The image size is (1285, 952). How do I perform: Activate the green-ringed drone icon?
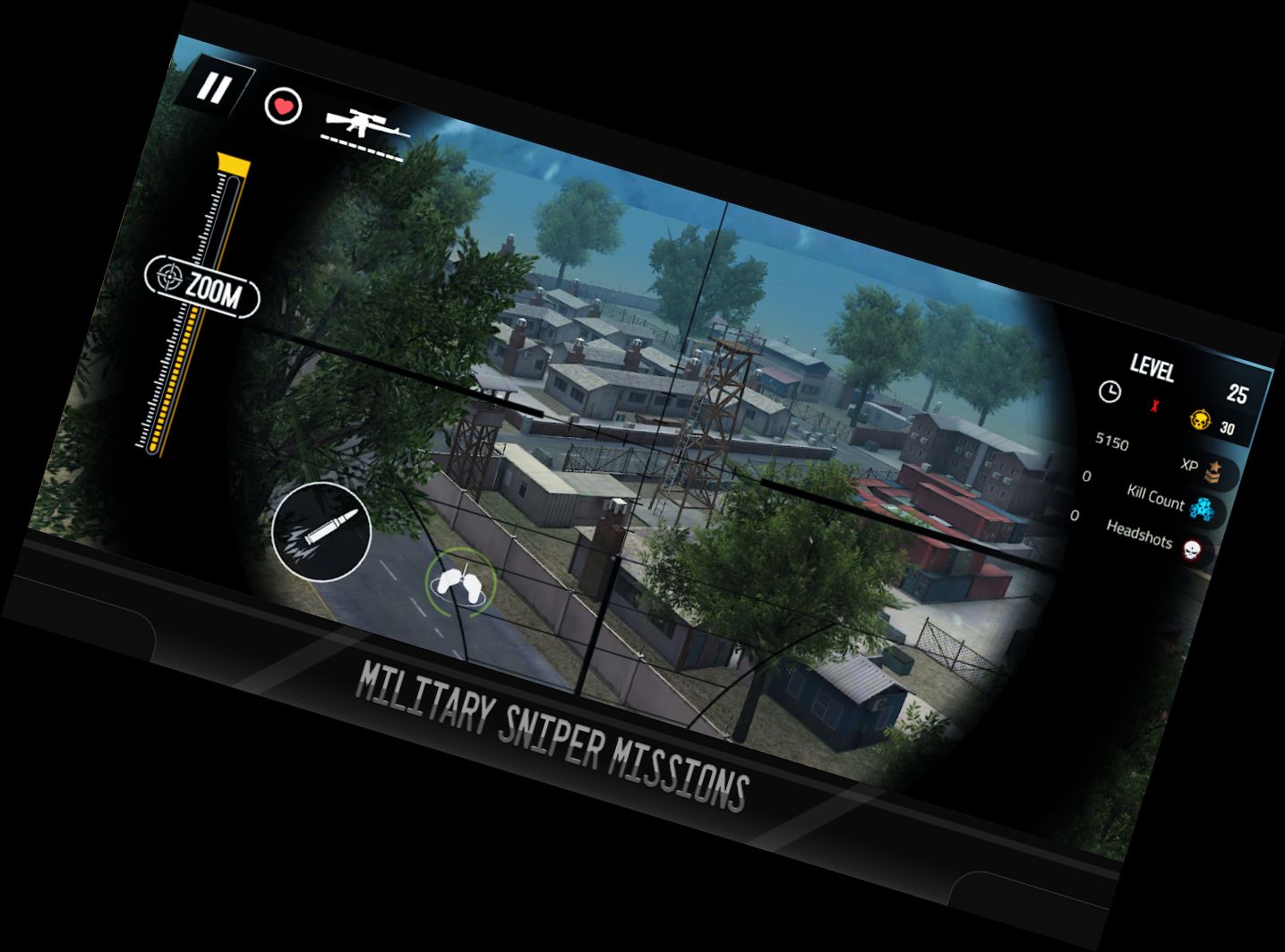click(x=461, y=582)
